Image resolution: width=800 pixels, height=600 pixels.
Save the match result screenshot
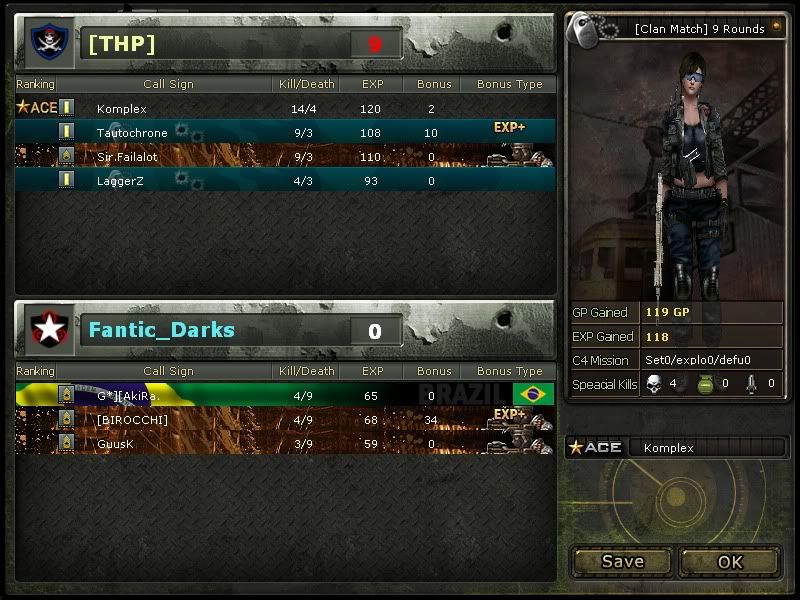622,561
